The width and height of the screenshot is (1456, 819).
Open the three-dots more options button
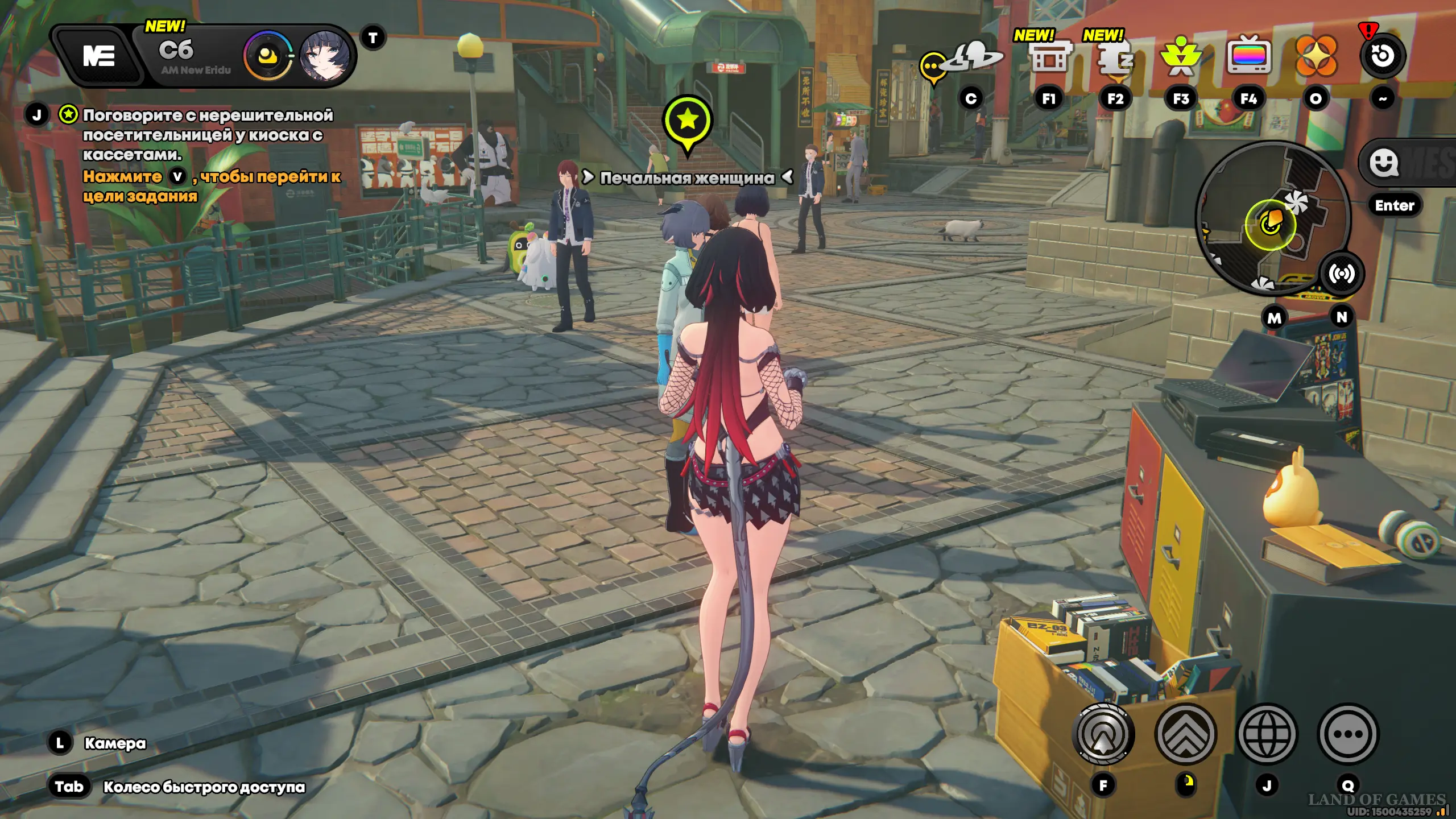1348,734
